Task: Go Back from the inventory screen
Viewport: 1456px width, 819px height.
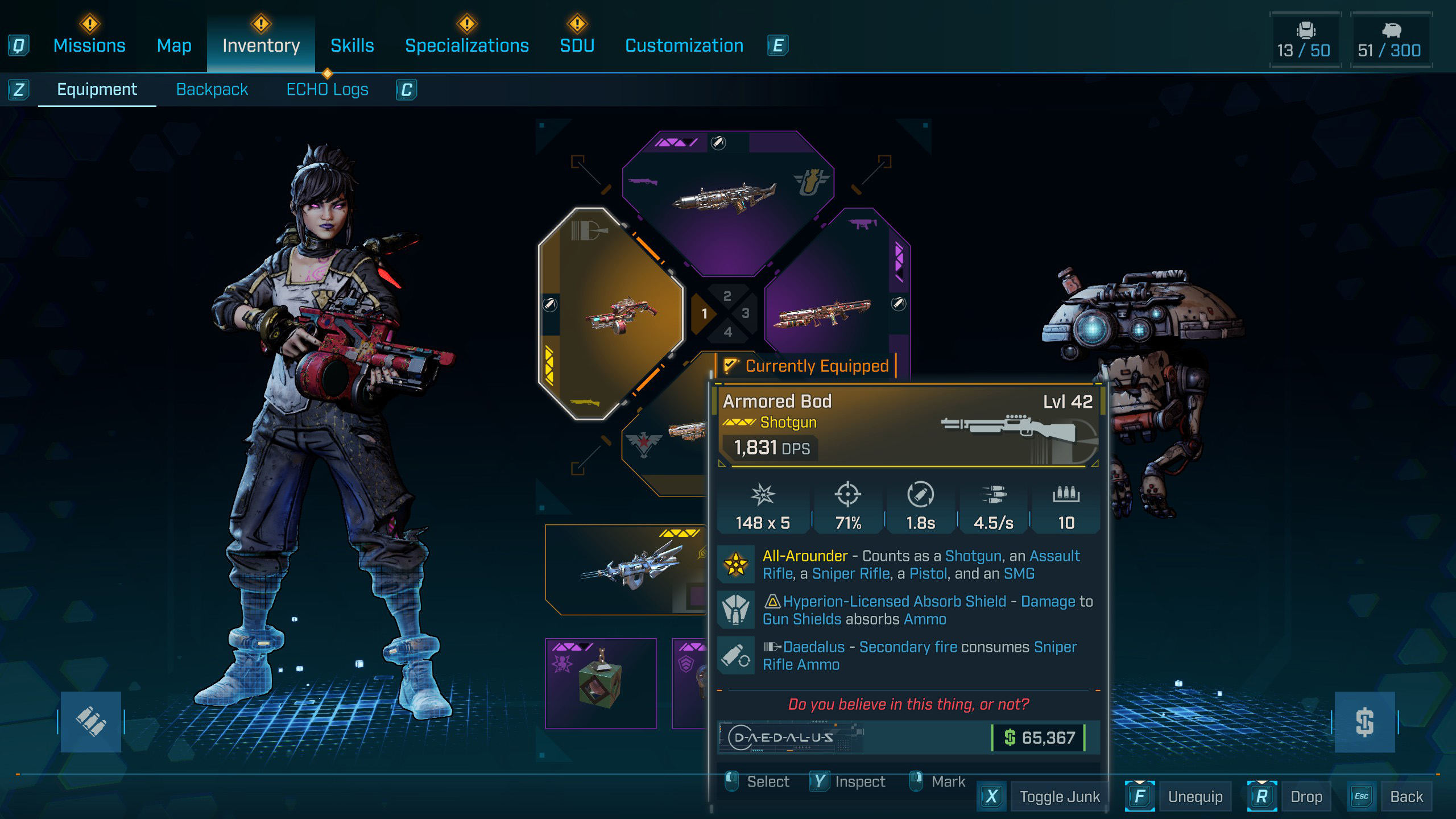Action: pos(1406,796)
